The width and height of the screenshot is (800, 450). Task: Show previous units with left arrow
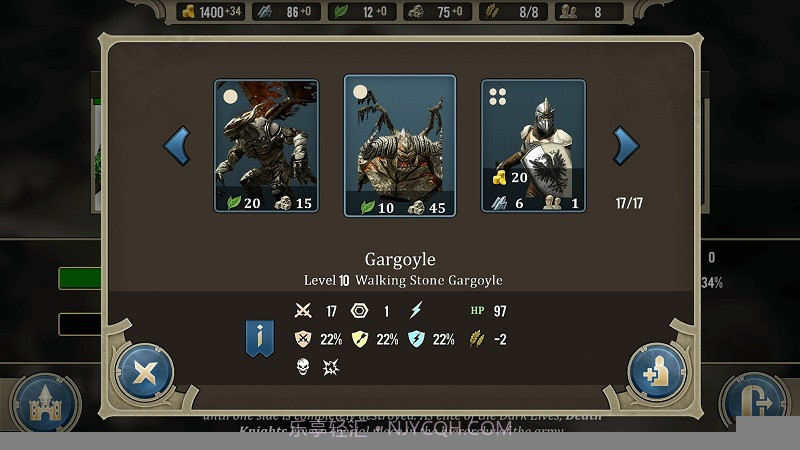(177, 146)
